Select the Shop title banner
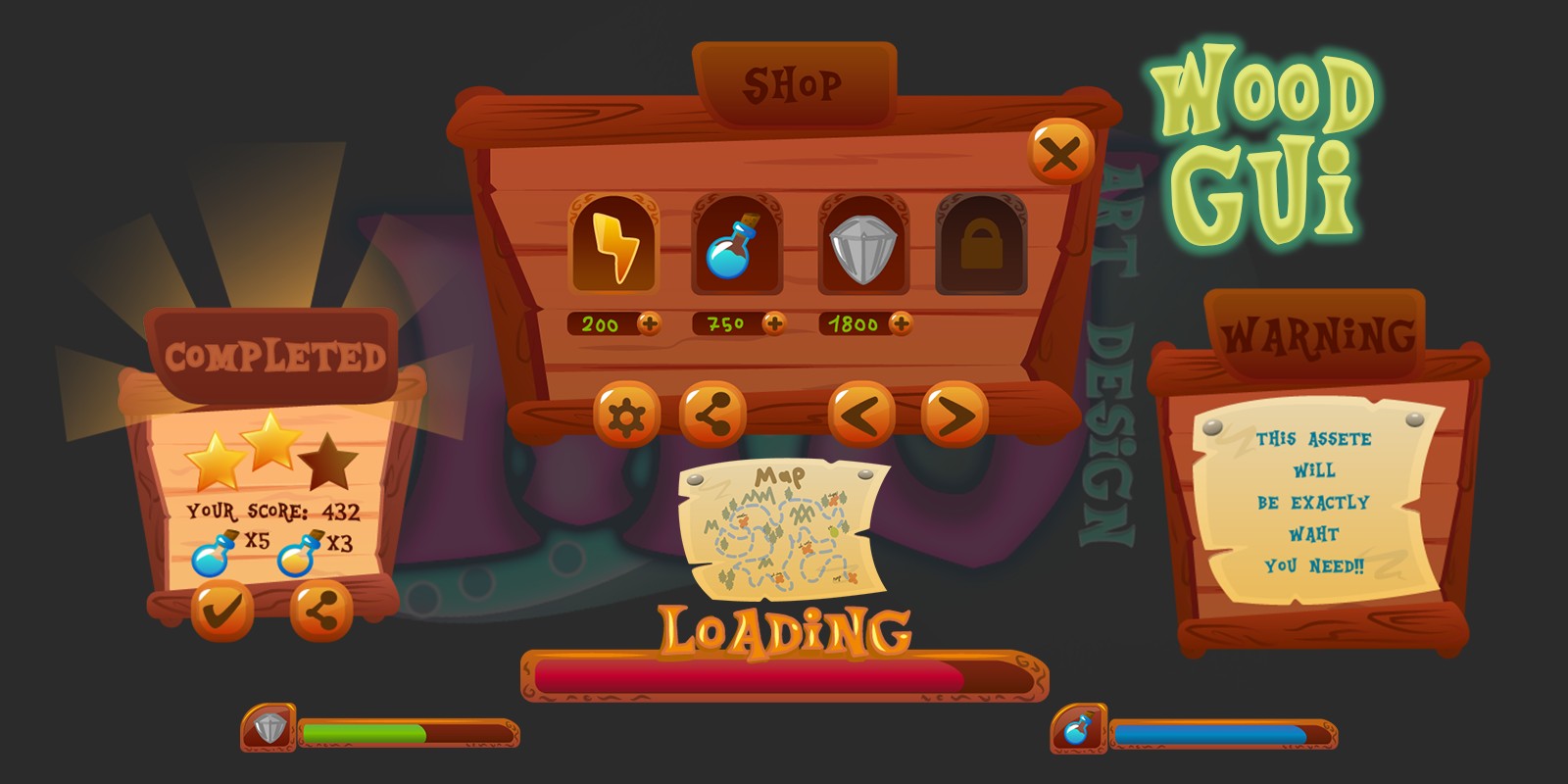This screenshot has width=1568, height=784. (796, 84)
